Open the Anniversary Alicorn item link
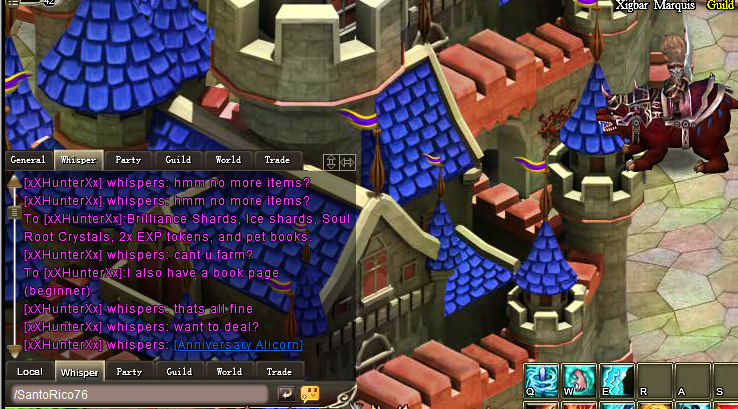This screenshot has height=409, width=738. click(x=238, y=345)
